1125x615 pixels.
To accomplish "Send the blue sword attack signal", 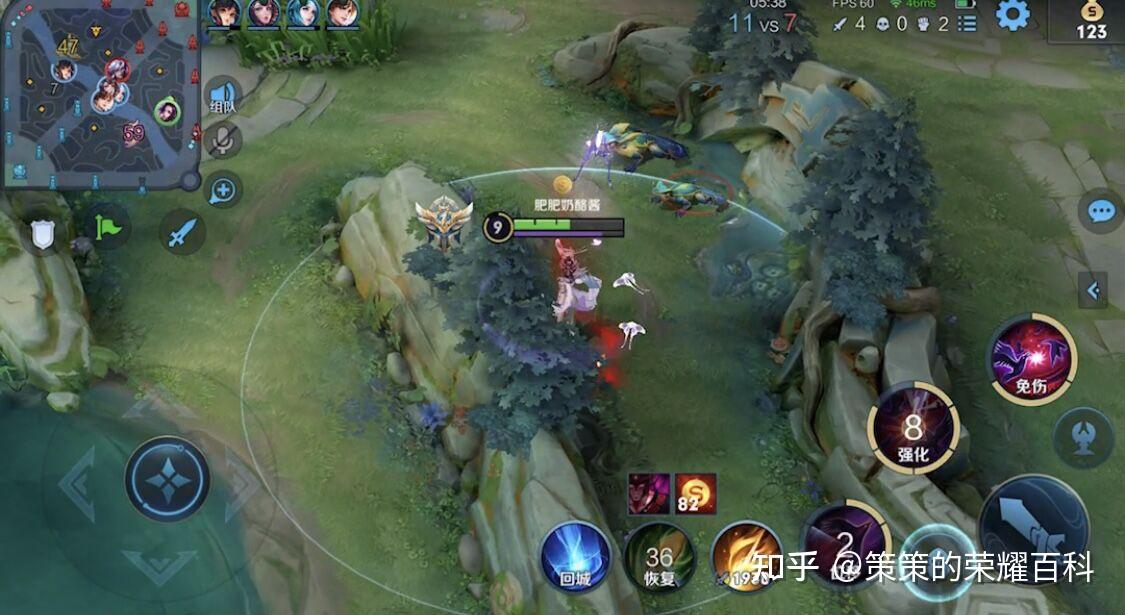I will (x=183, y=233).
